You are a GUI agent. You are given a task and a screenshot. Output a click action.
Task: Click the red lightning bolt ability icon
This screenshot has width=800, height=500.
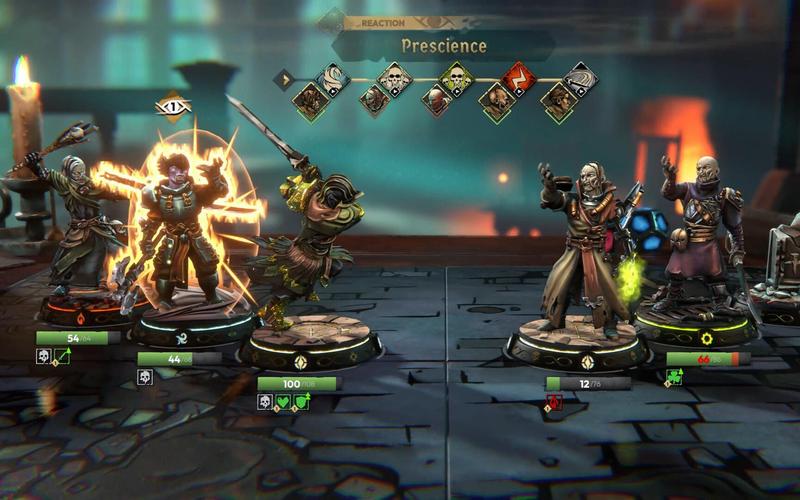[x=518, y=77]
